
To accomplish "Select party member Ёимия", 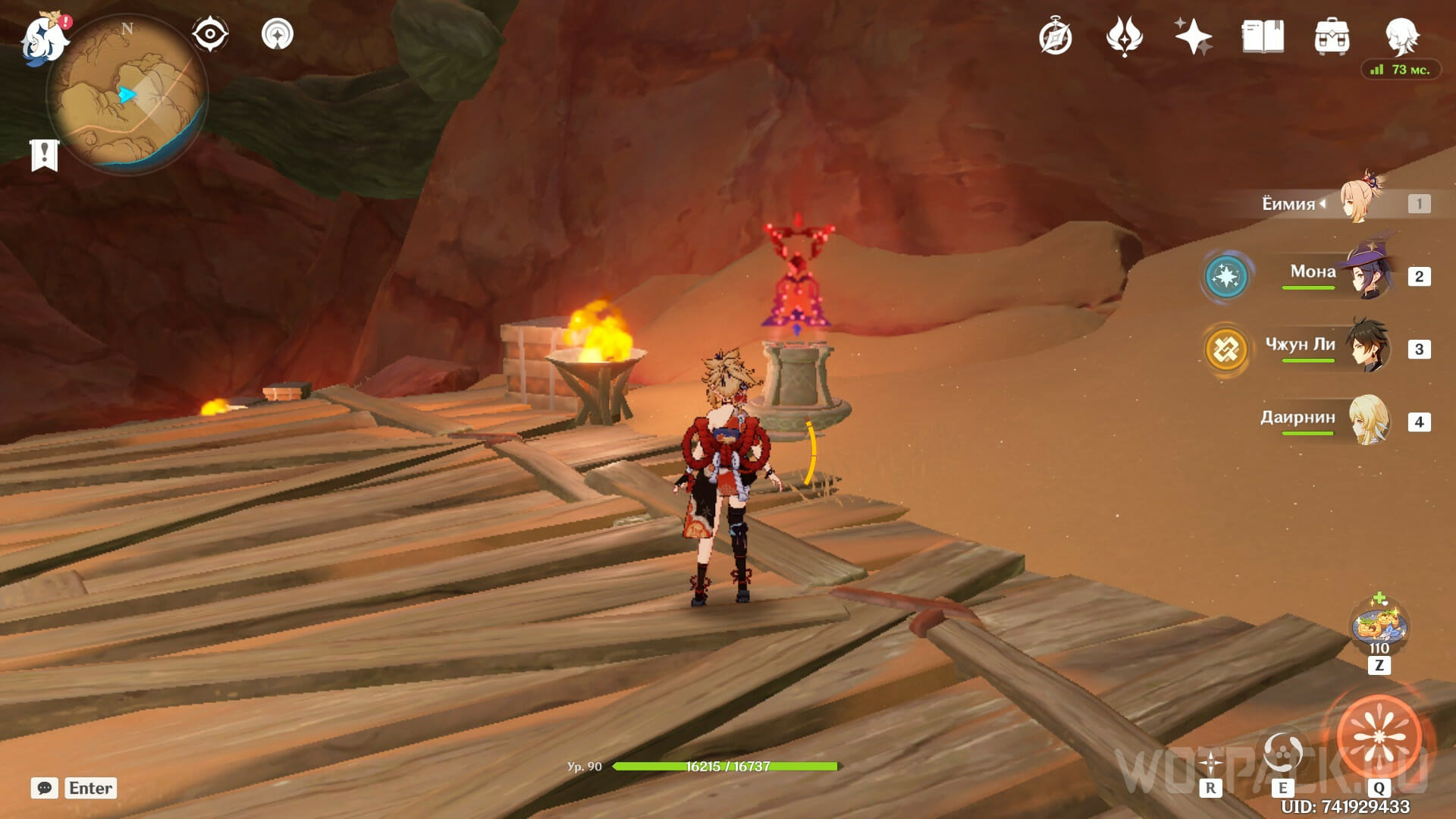I will (x=1362, y=202).
